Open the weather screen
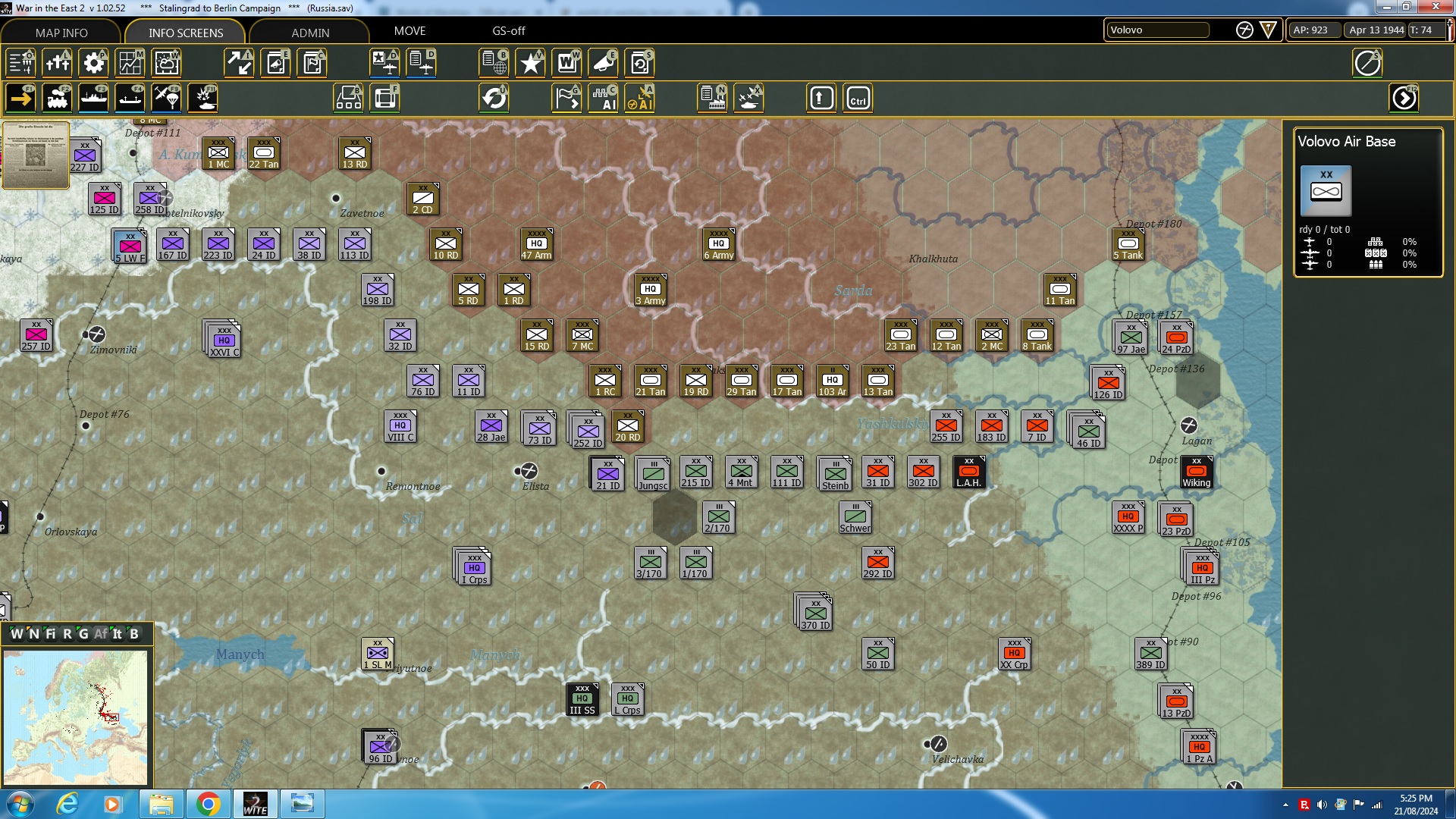The width and height of the screenshot is (1456, 819). click(166, 63)
